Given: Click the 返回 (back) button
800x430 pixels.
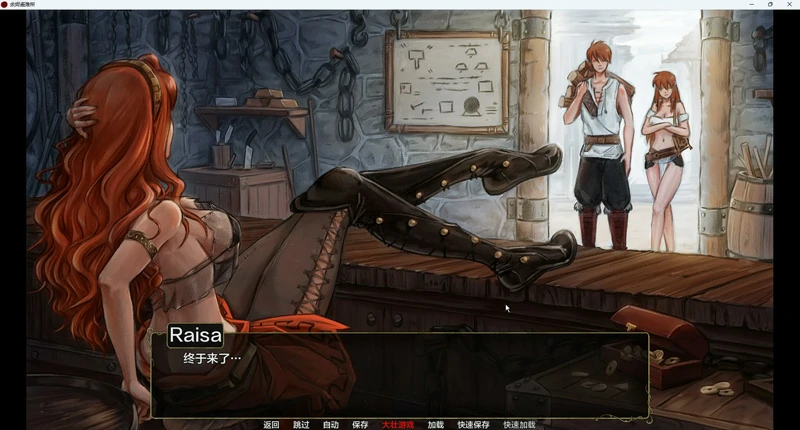Looking at the screenshot, I should pos(271,424).
